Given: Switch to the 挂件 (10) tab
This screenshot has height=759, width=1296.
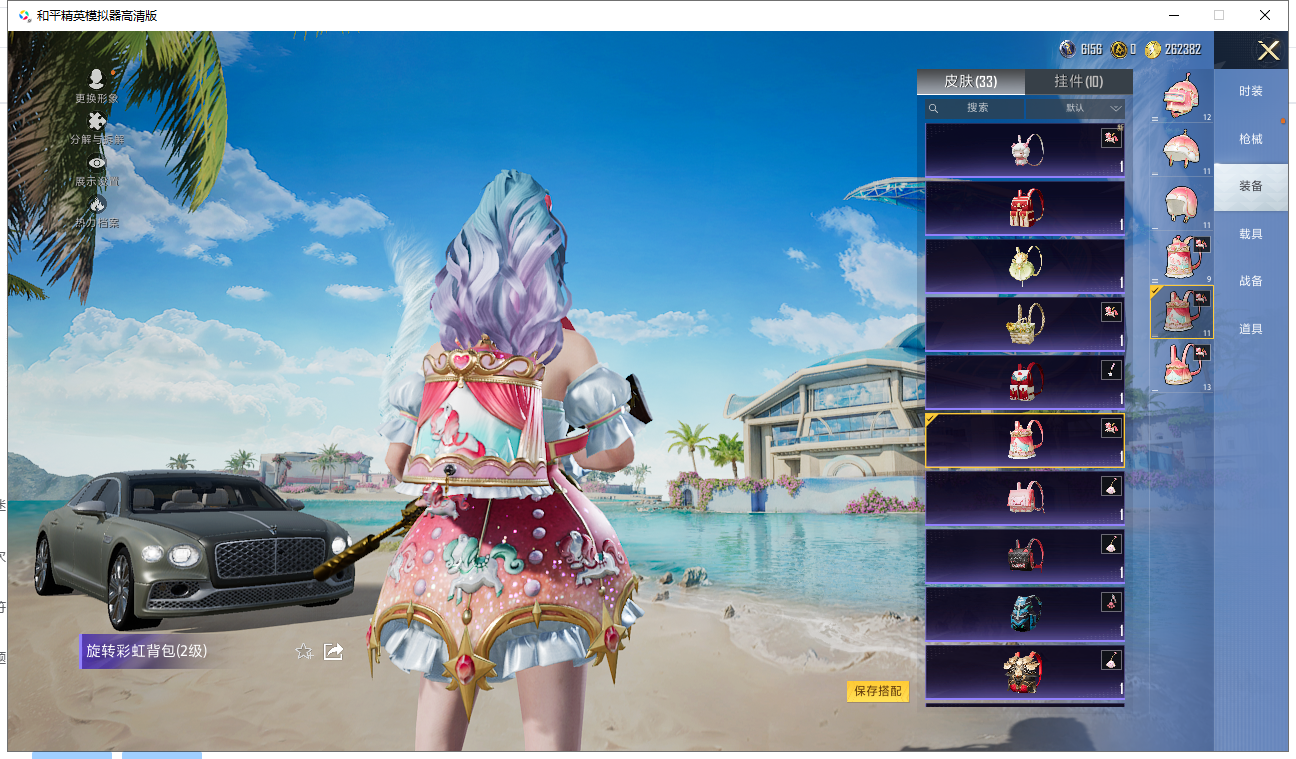Looking at the screenshot, I should 1078,82.
